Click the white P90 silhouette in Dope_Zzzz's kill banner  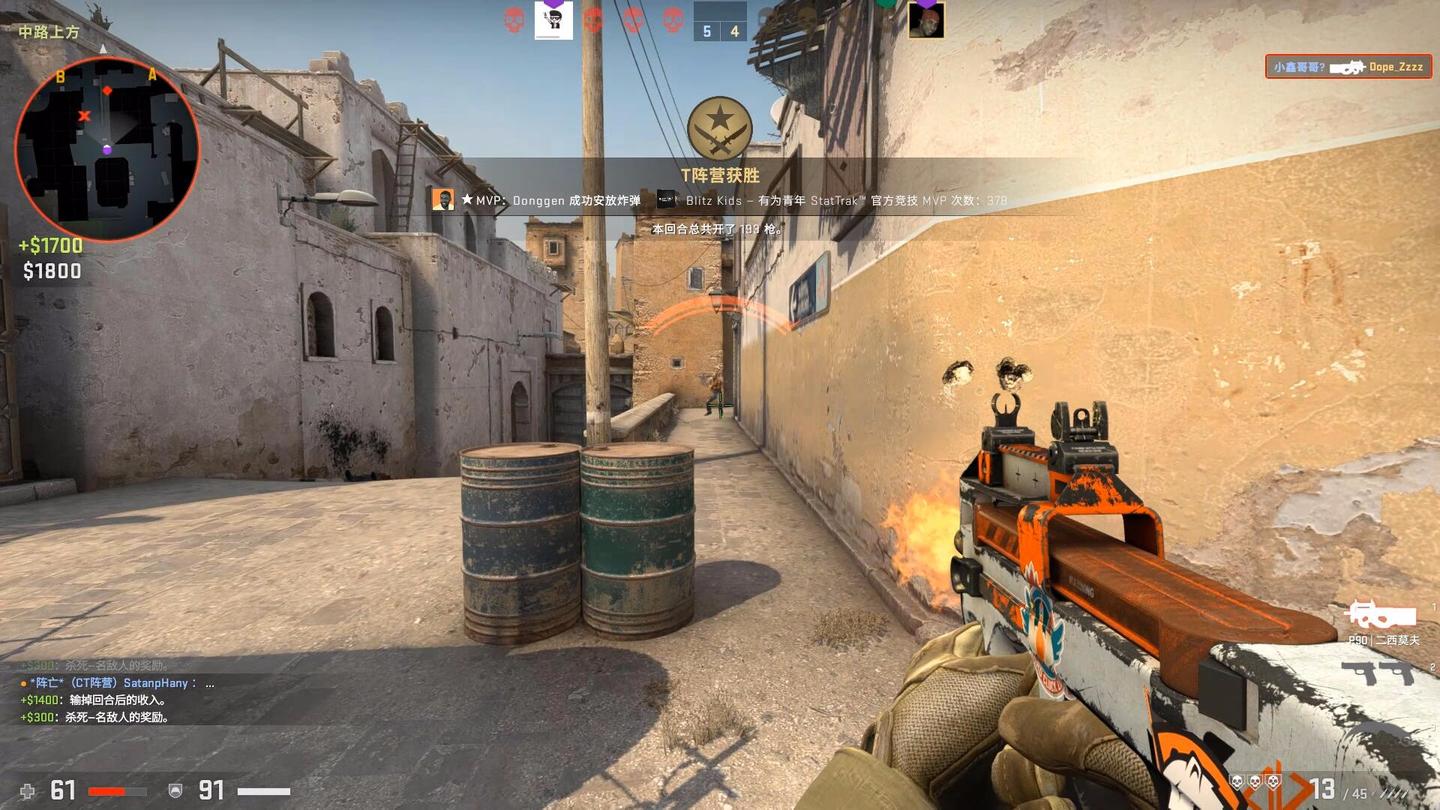pyautogui.click(x=1347, y=67)
